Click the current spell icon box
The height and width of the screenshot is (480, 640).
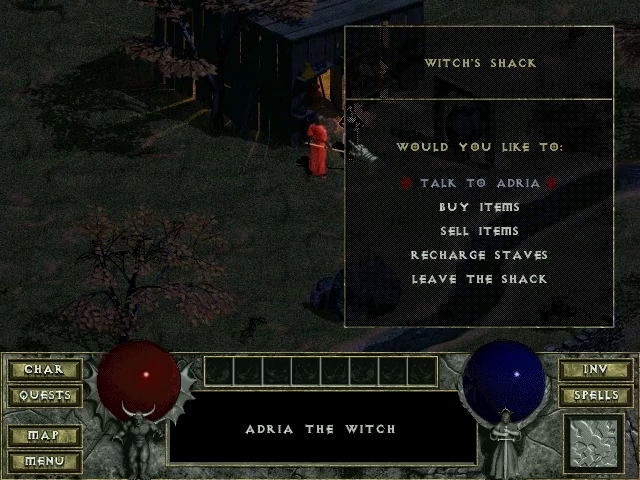click(594, 443)
